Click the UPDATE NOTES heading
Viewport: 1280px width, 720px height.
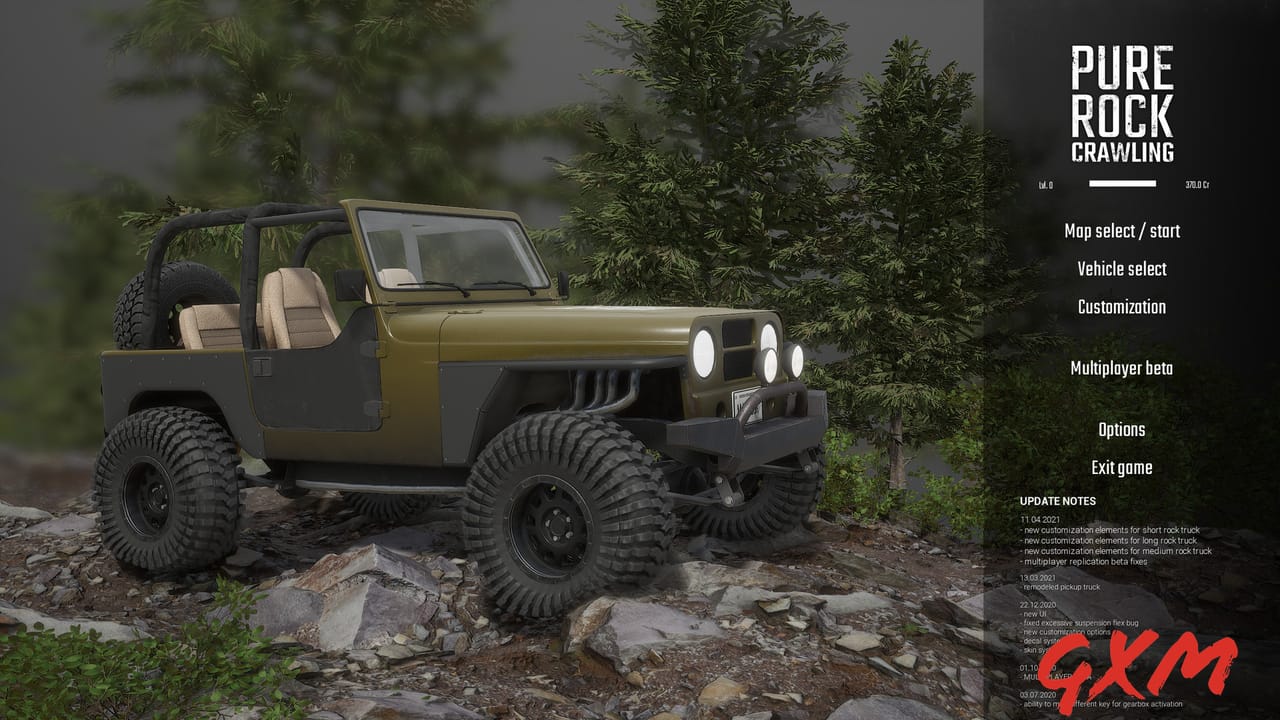pyautogui.click(x=1057, y=499)
